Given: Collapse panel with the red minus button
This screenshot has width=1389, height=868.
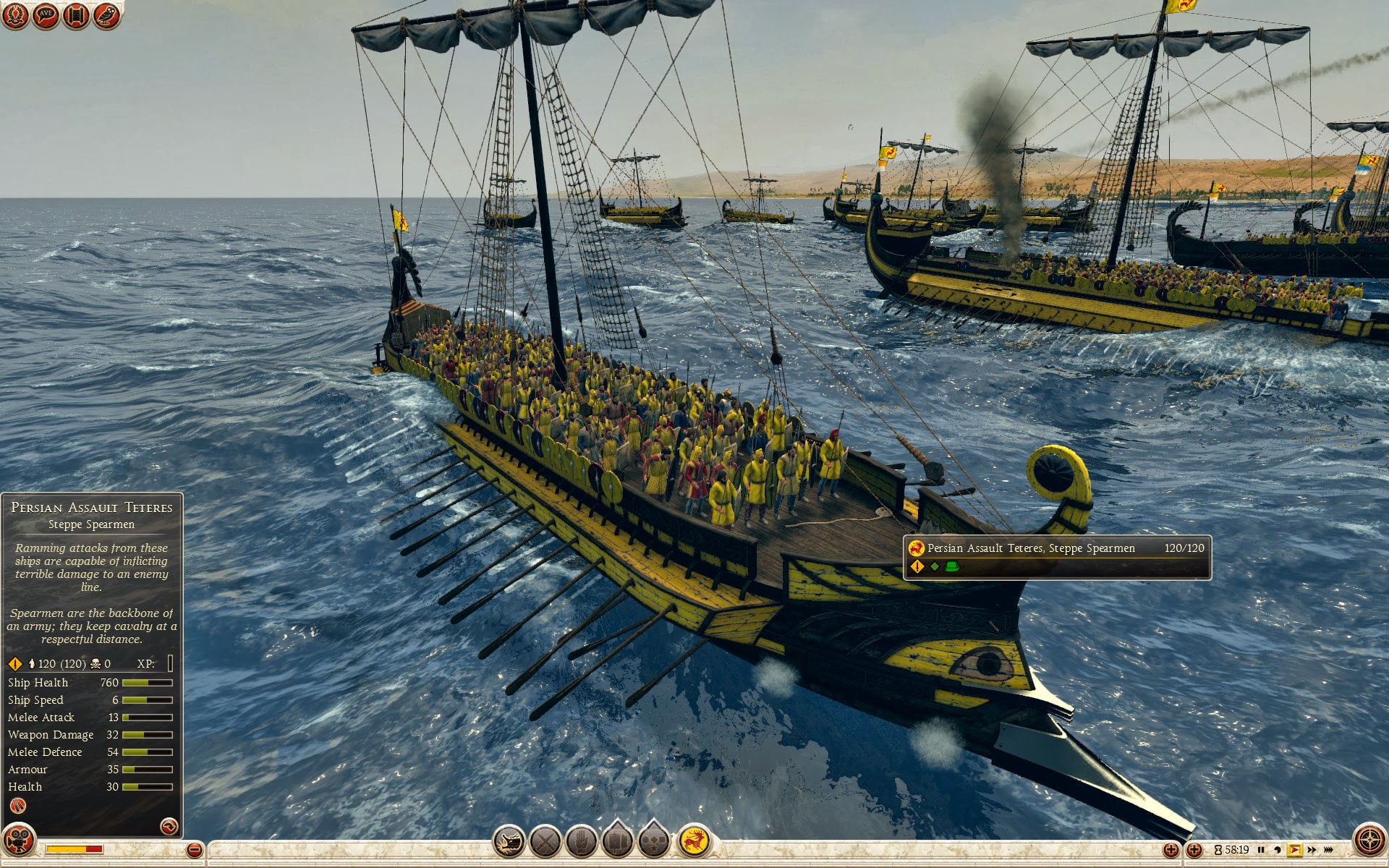Looking at the screenshot, I should click(194, 850).
